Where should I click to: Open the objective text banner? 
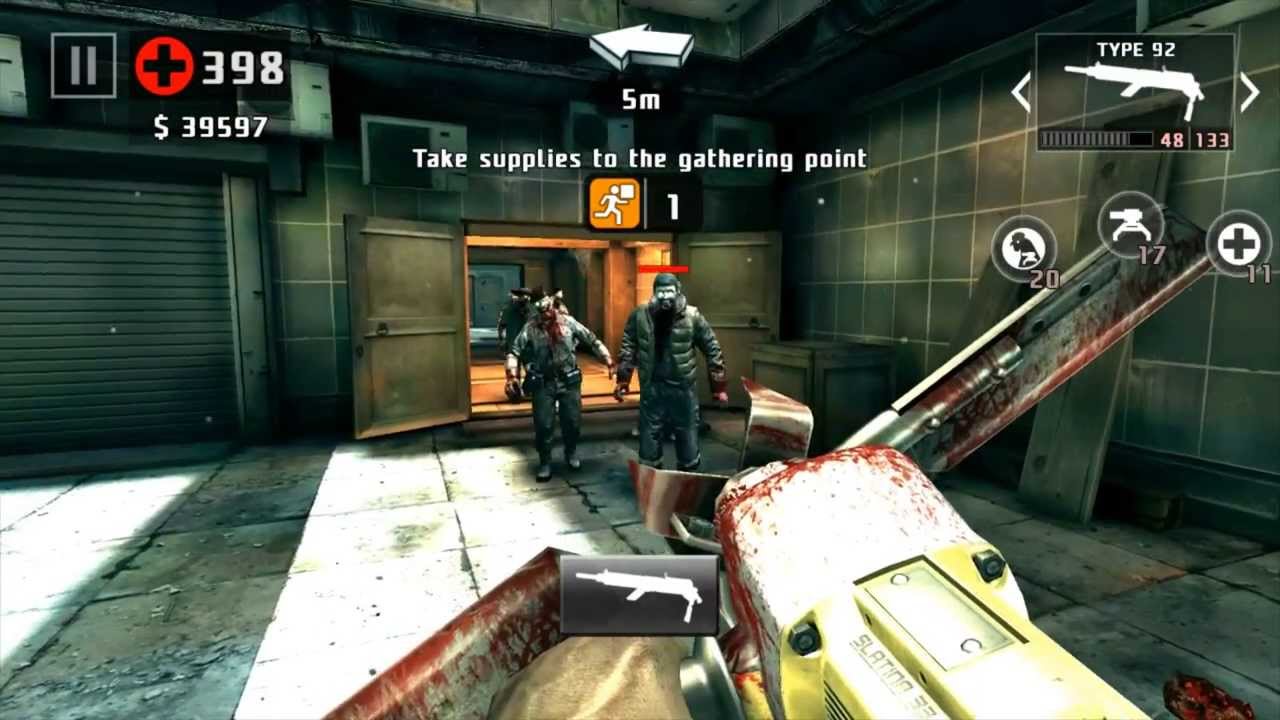click(640, 158)
